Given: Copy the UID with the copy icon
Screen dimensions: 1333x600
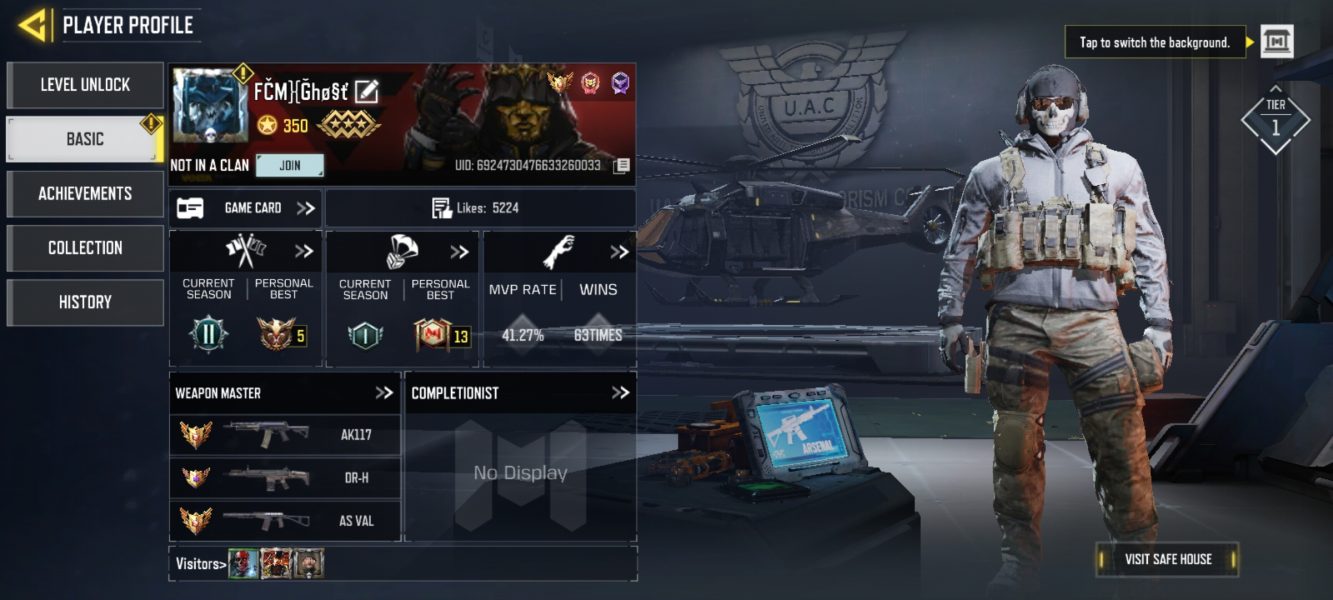Looking at the screenshot, I should (621, 166).
